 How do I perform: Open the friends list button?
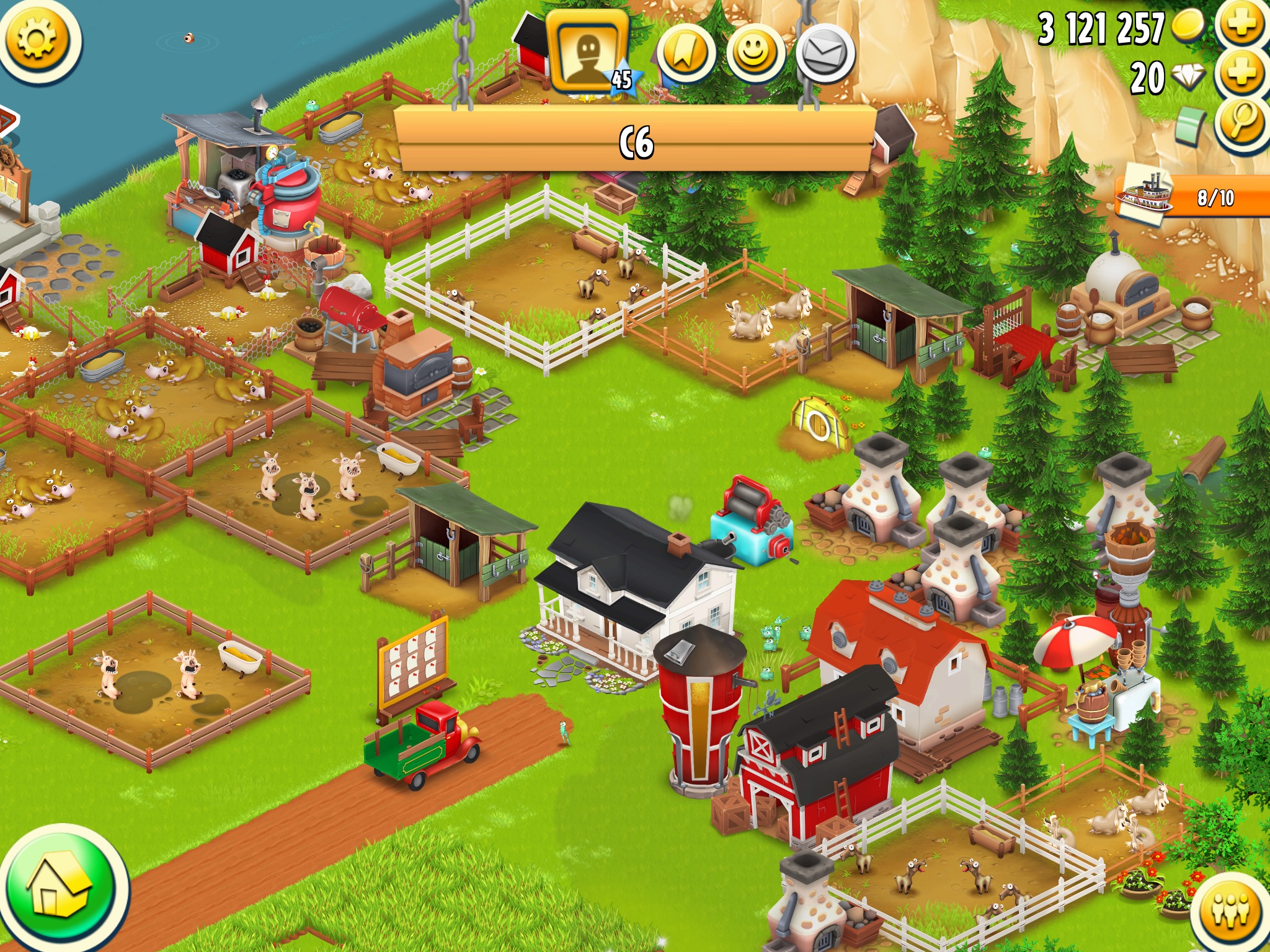tap(1231, 911)
